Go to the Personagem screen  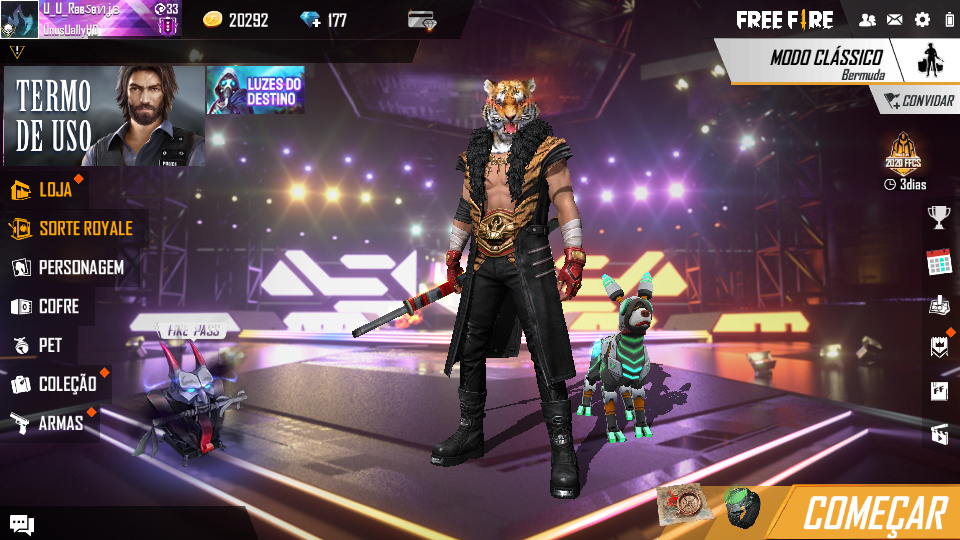tap(80, 267)
